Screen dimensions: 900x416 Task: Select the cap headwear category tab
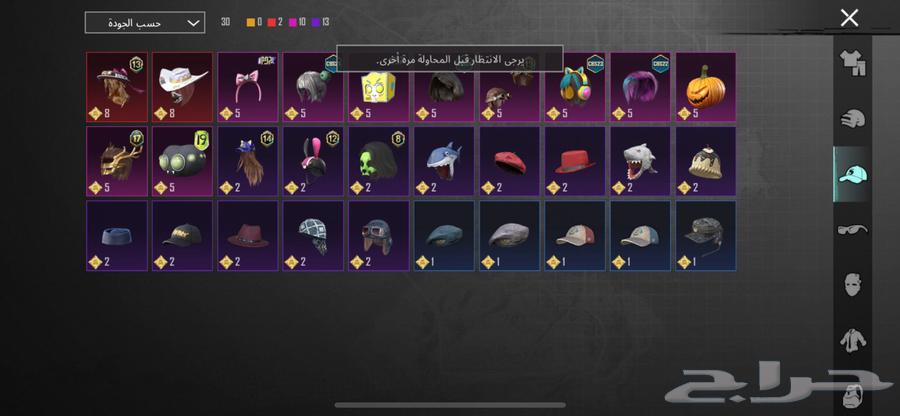(852, 174)
